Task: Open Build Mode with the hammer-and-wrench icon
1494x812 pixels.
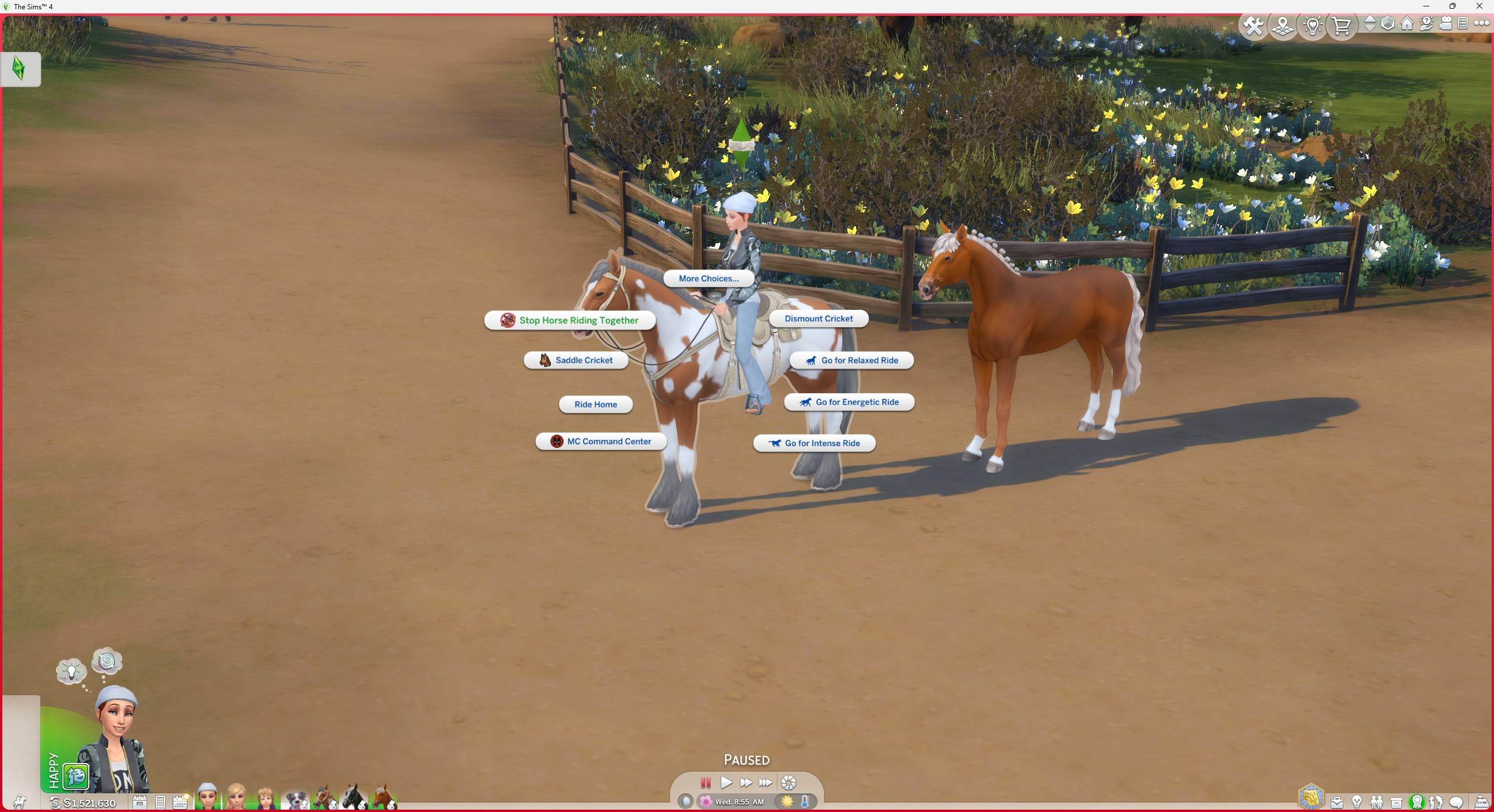Action: [x=1252, y=24]
